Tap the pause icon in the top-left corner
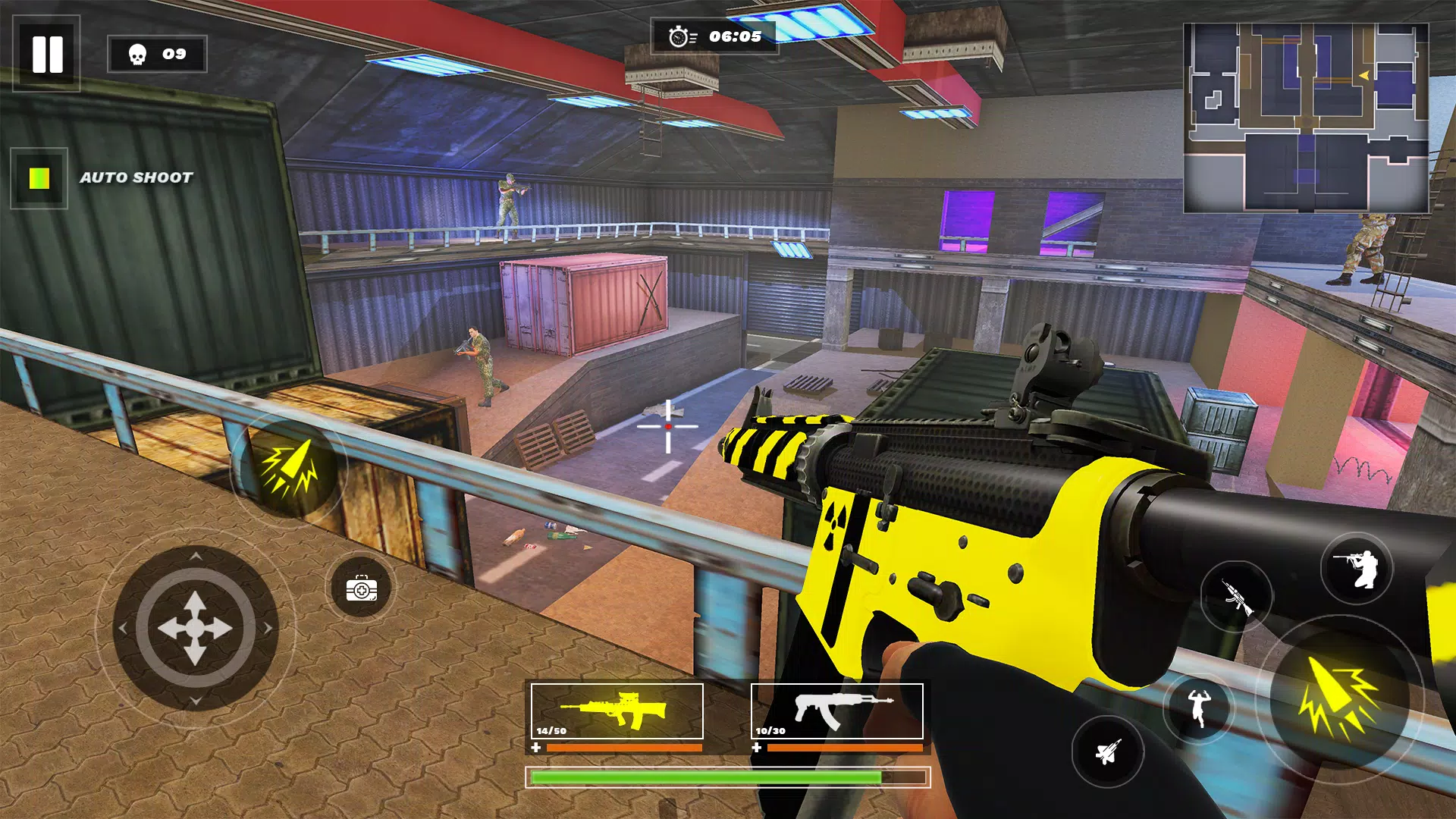The image size is (1456, 819). coord(45,52)
